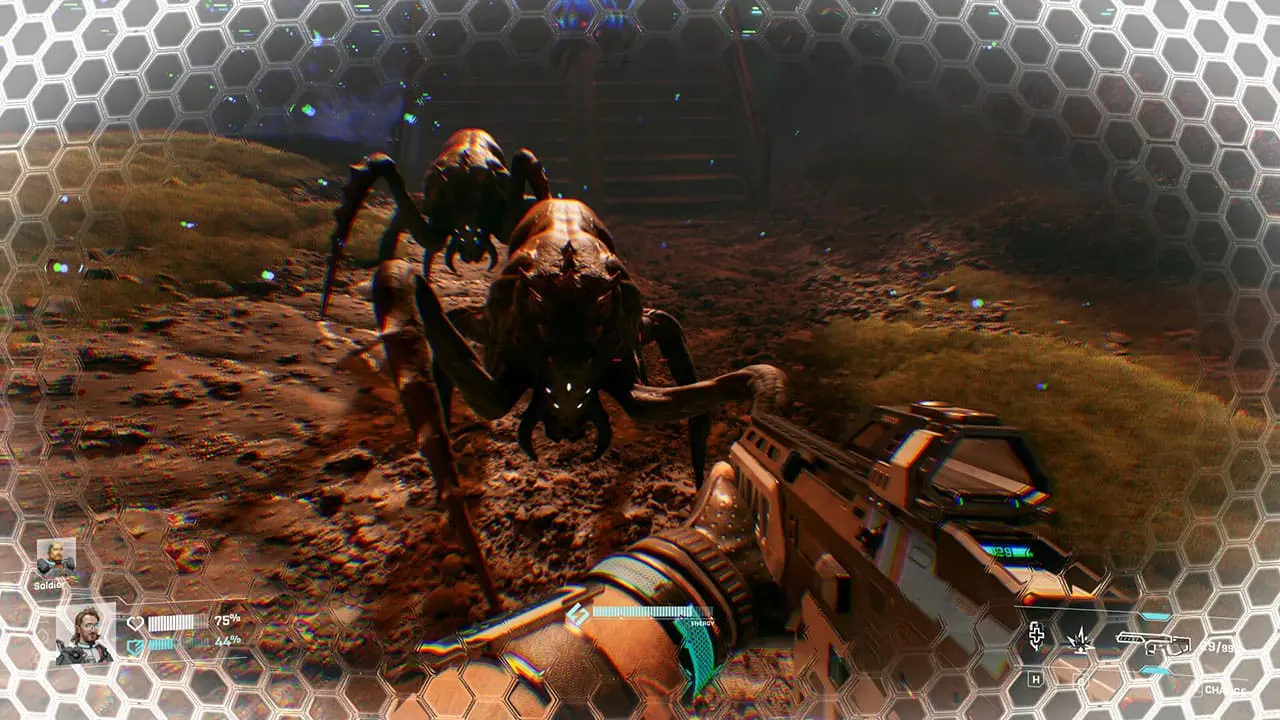This screenshot has width=1280, height=720.
Task: Toggle the medkit slot selection
Action: tap(1036, 636)
